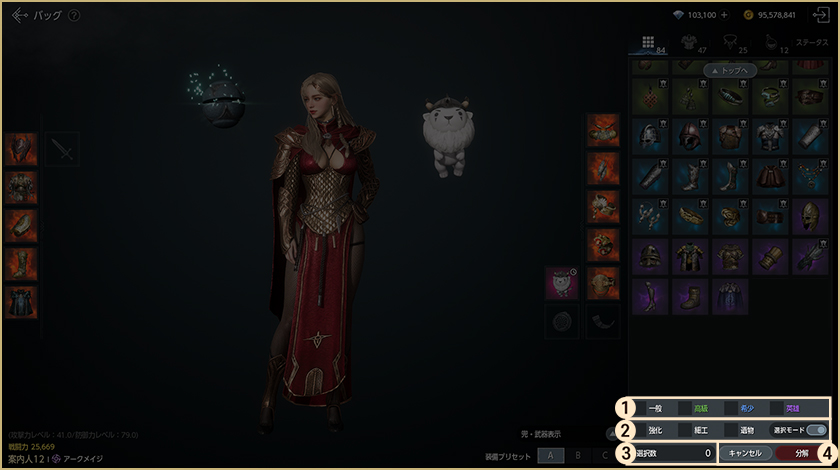Check the 細工 filter box

click(685, 430)
